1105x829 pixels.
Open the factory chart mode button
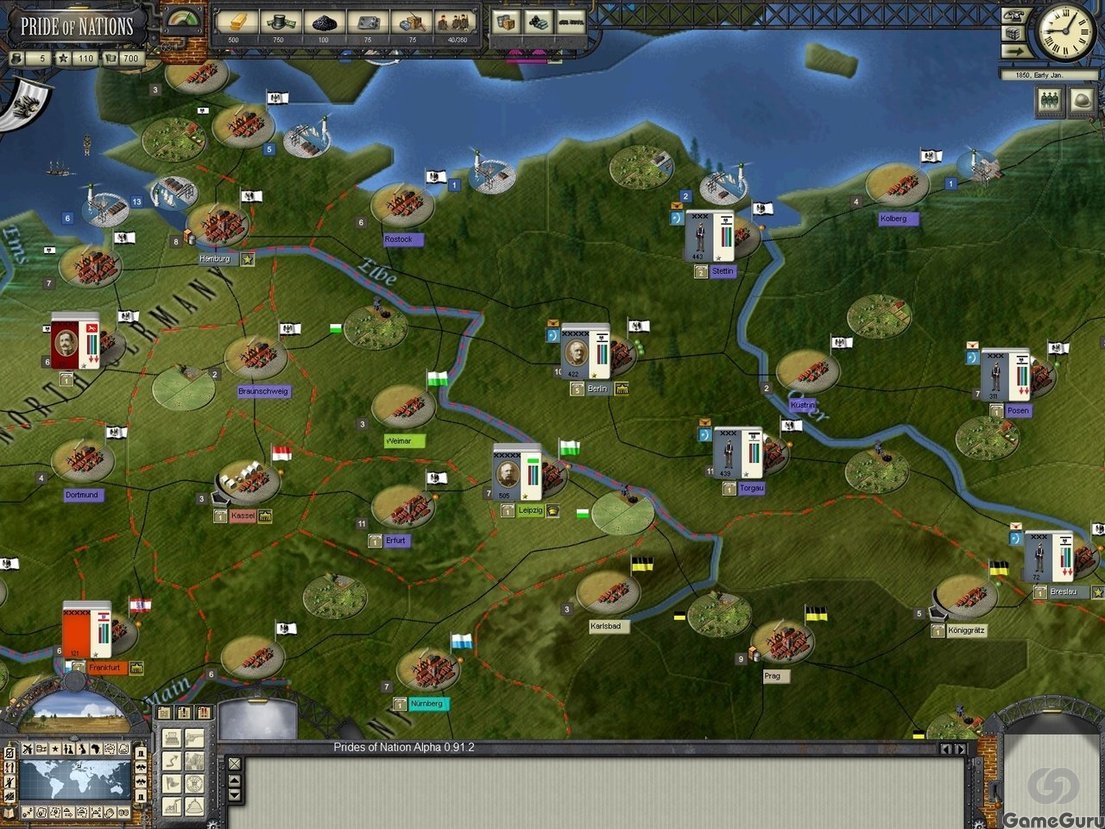(171, 806)
